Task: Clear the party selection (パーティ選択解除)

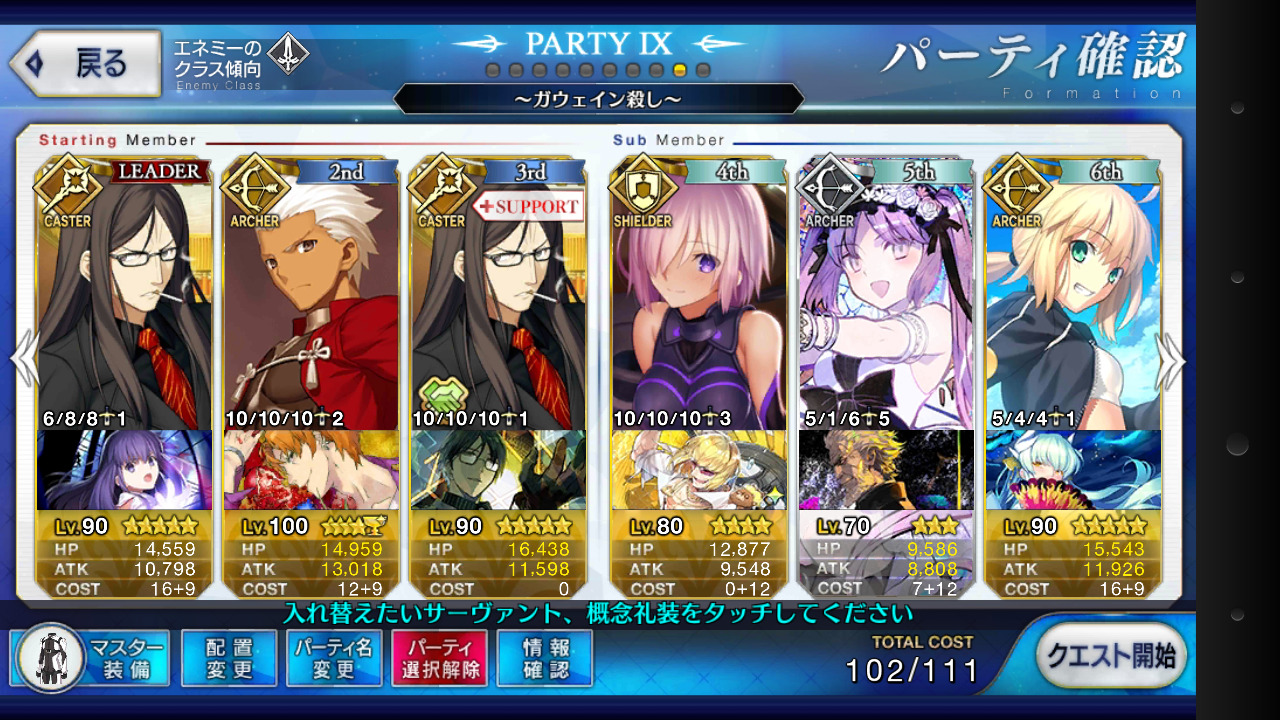Action: (440, 658)
